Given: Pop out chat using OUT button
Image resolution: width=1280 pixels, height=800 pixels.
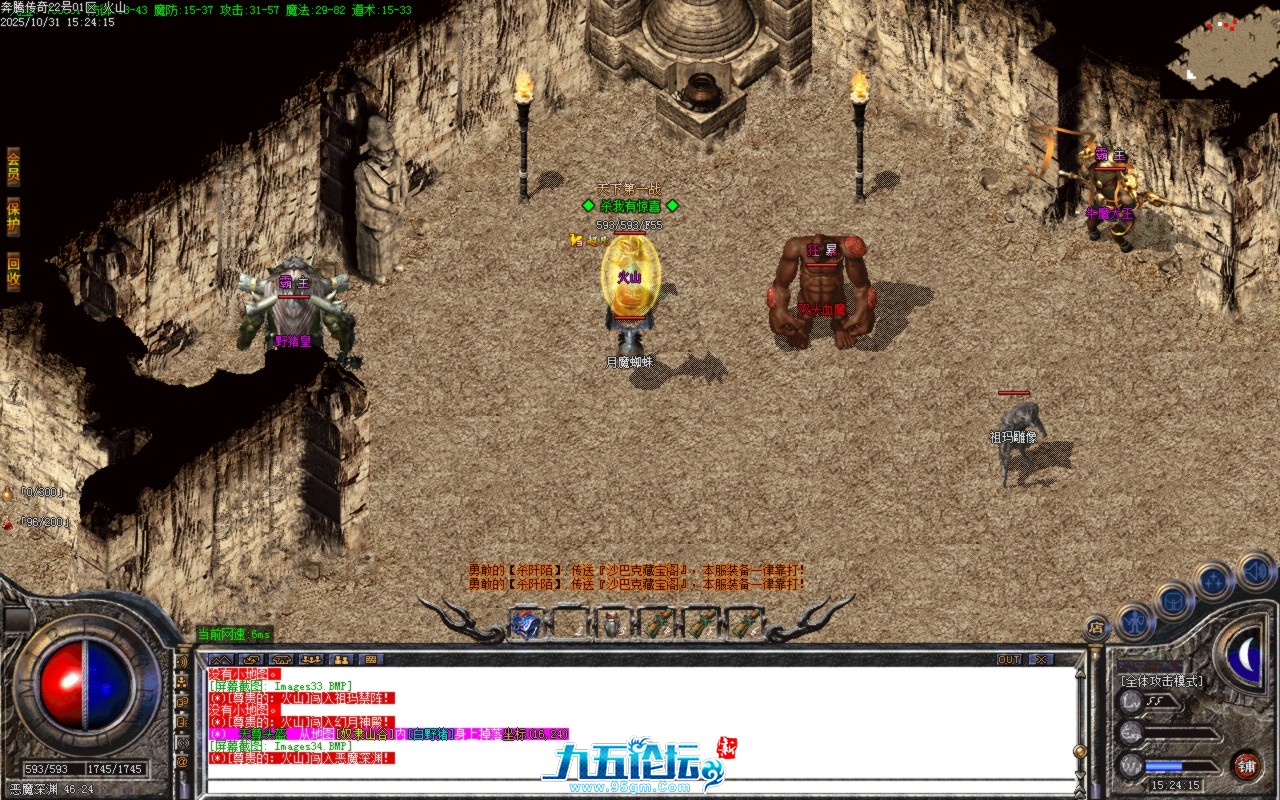Looking at the screenshot, I should [x=1009, y=659].
